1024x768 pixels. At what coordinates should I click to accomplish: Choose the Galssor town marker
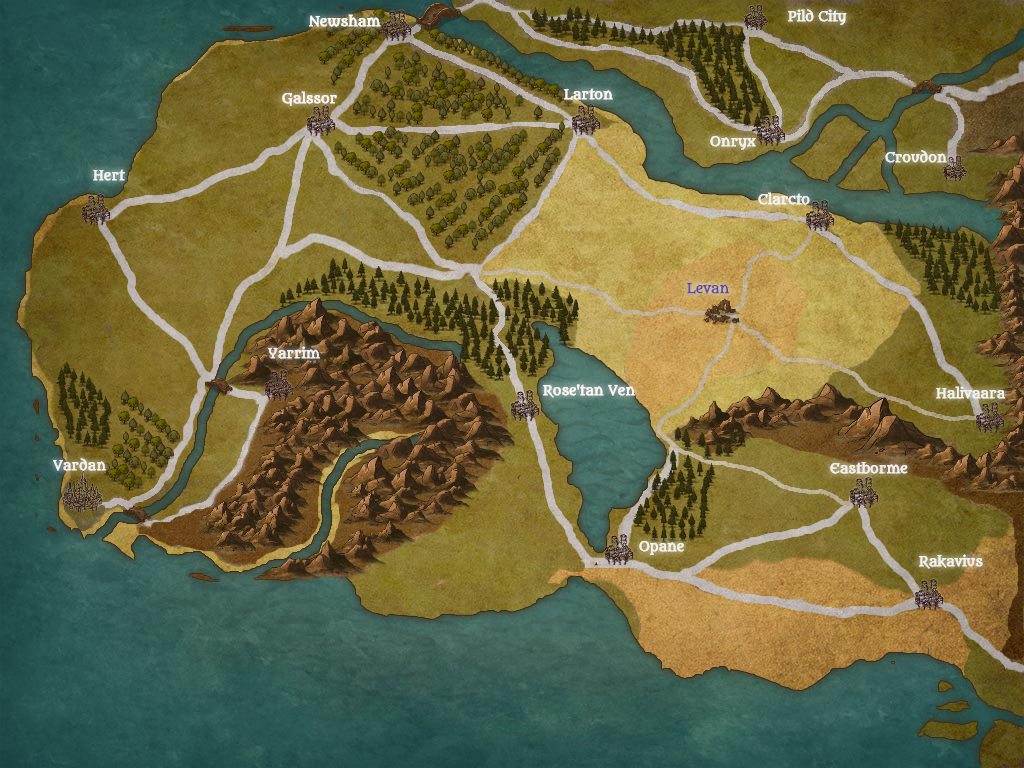(x=320, y=122)
